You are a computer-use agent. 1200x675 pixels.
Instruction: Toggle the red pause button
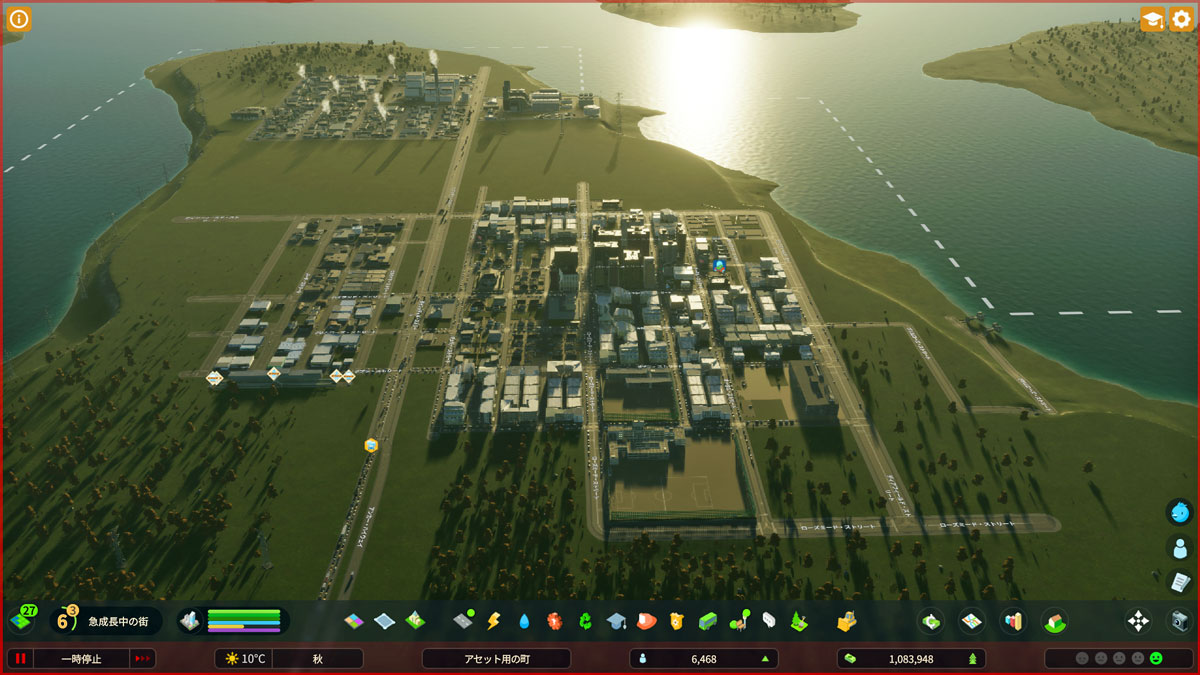point(20,659)
